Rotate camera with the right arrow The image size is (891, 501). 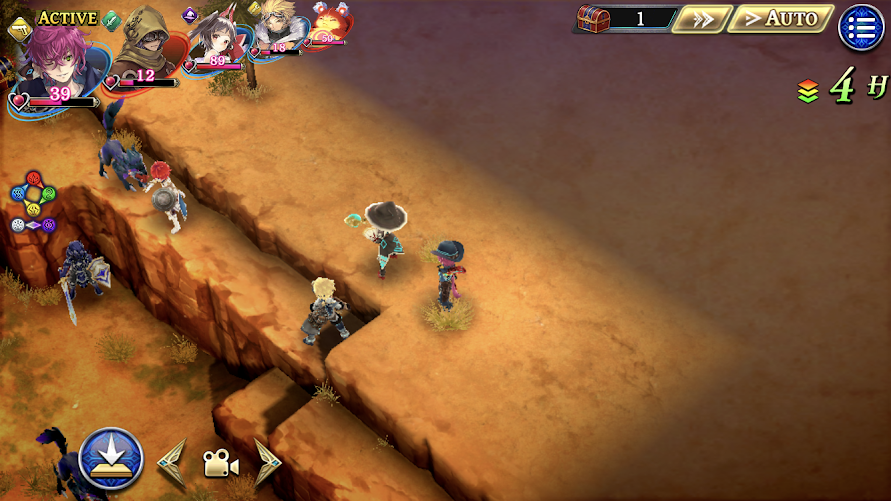click(x=267, y=462)
